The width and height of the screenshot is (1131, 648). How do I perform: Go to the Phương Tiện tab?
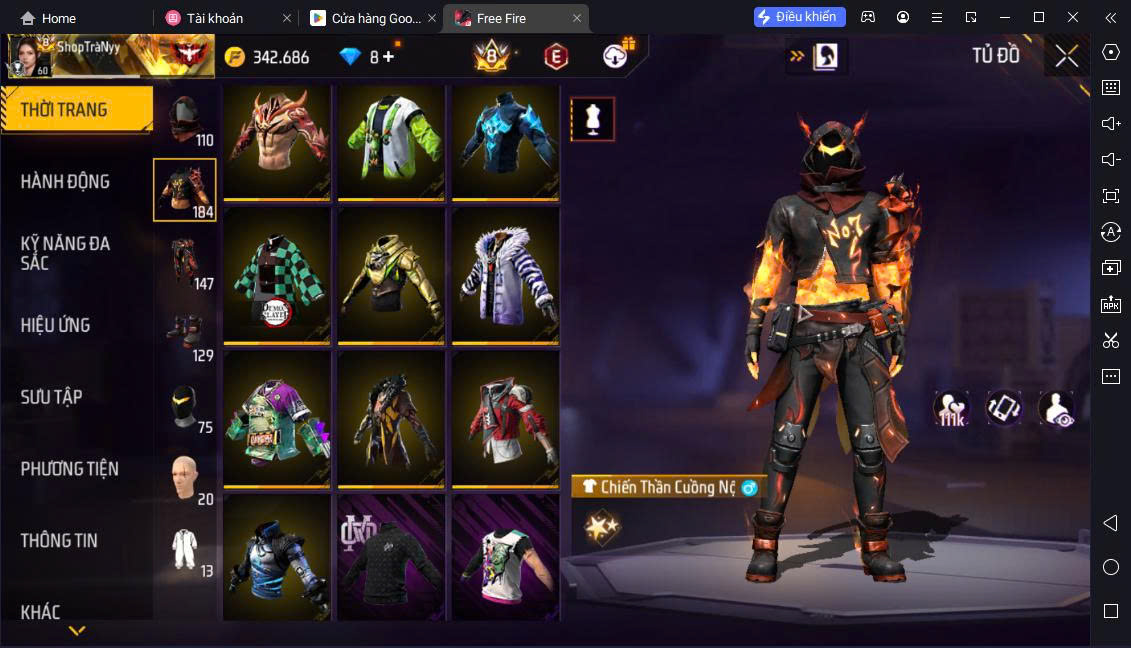tap(69, 469)
